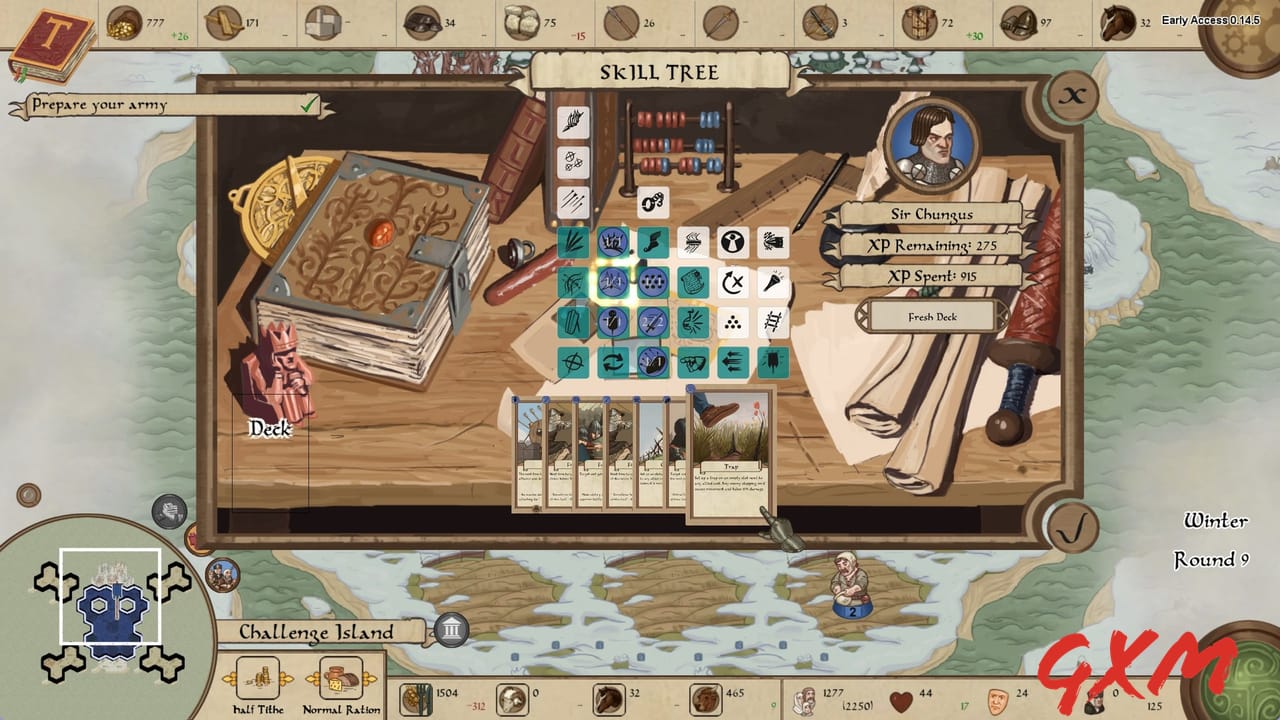
Task: Select the key skill node above the skill grid
Action: tap(651, 204)
